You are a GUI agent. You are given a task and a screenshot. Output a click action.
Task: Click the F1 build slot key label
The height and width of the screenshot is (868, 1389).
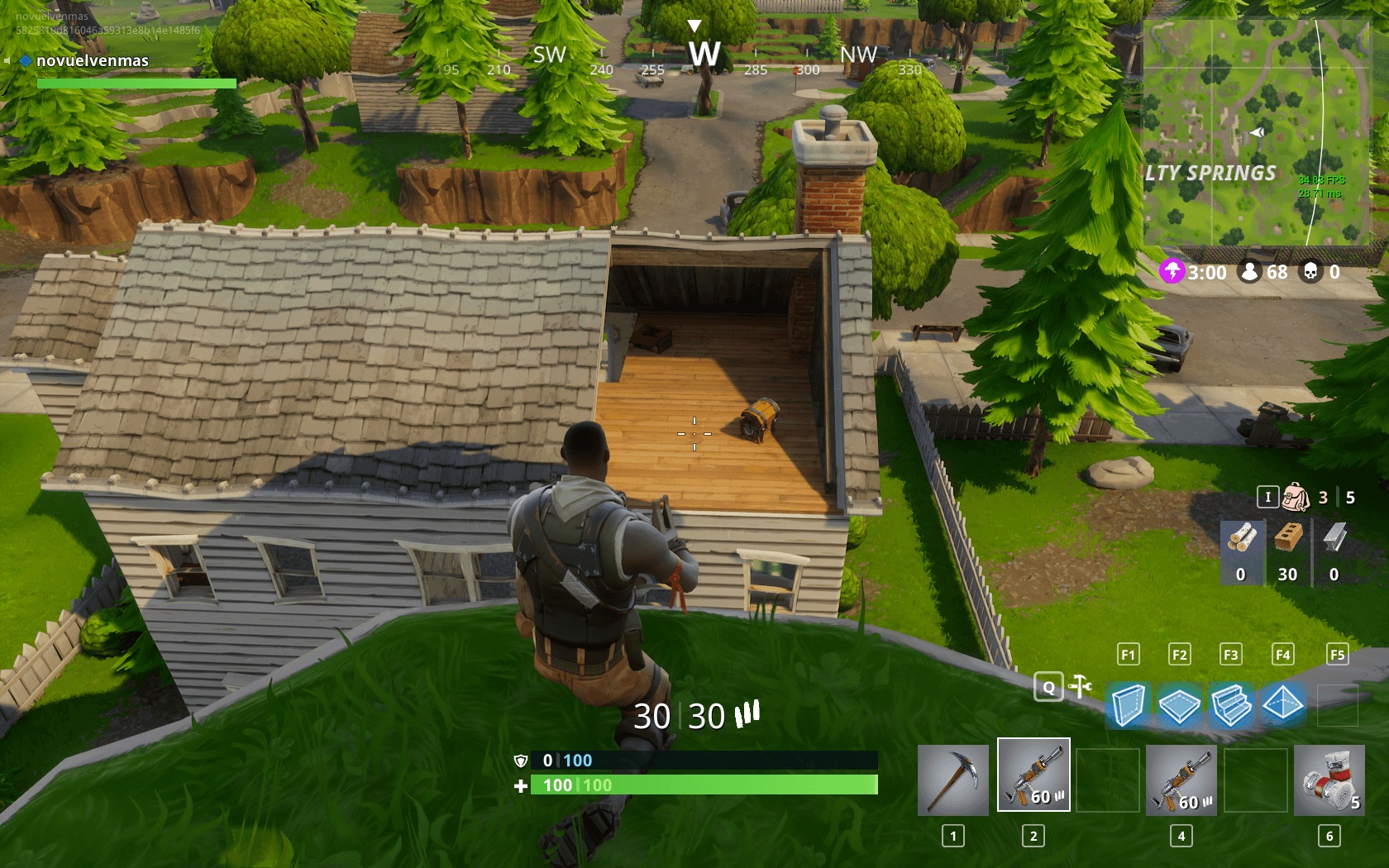(1128, 654)
